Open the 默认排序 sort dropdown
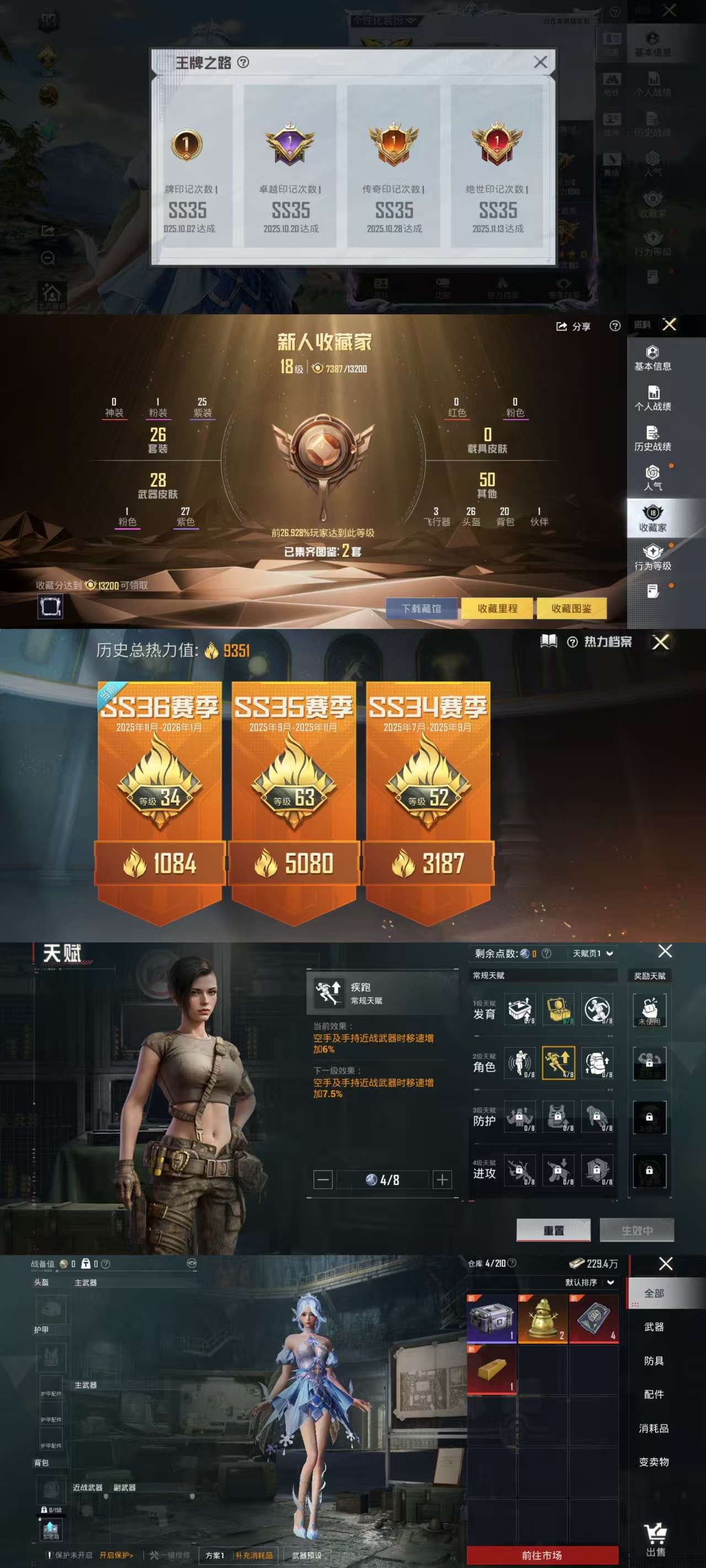Image resolution: width=706 pixels, height=1568 pixels. [x=589, y=1282]
